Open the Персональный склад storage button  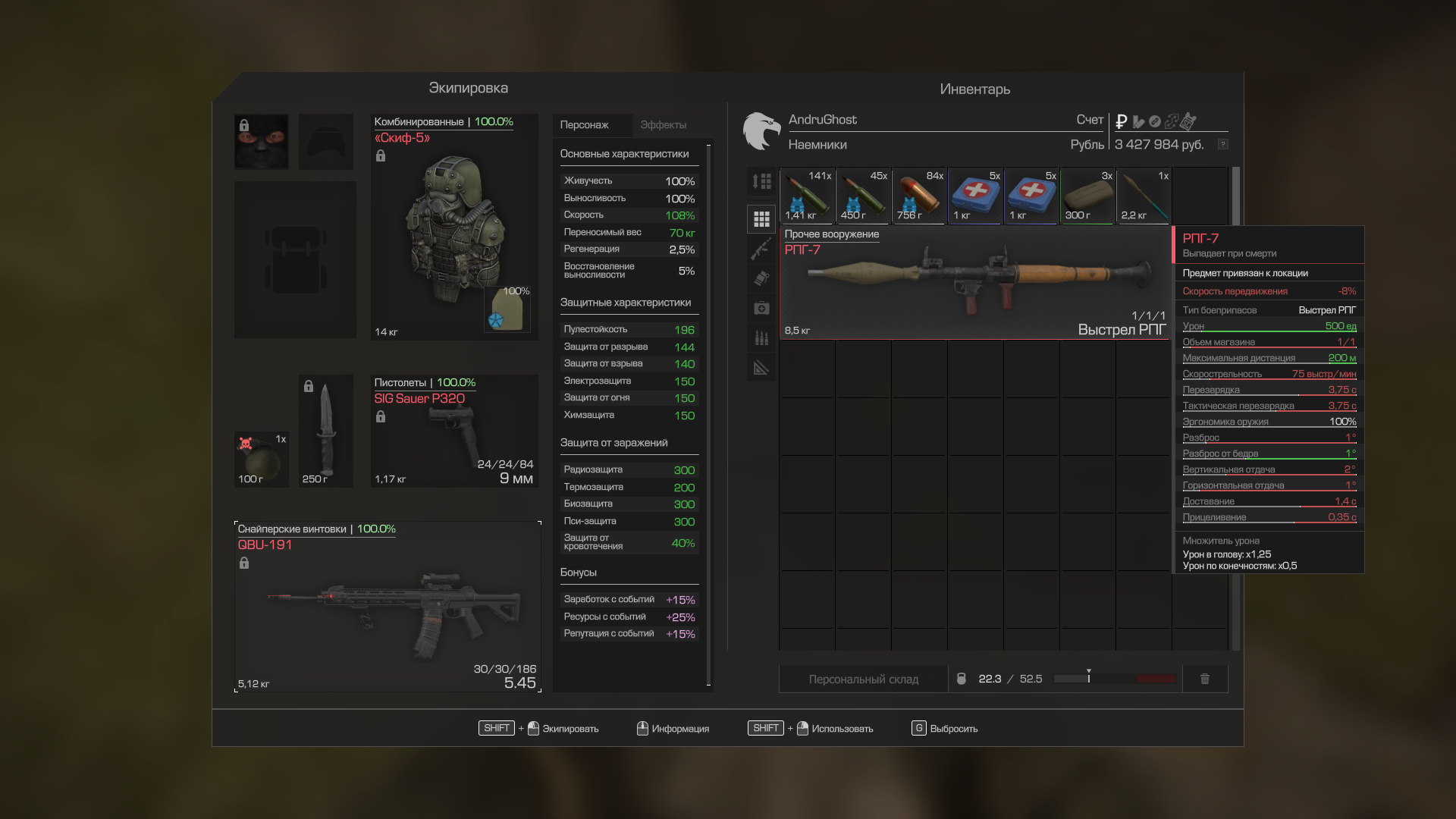pyautogui.click(x=863, y=679)
